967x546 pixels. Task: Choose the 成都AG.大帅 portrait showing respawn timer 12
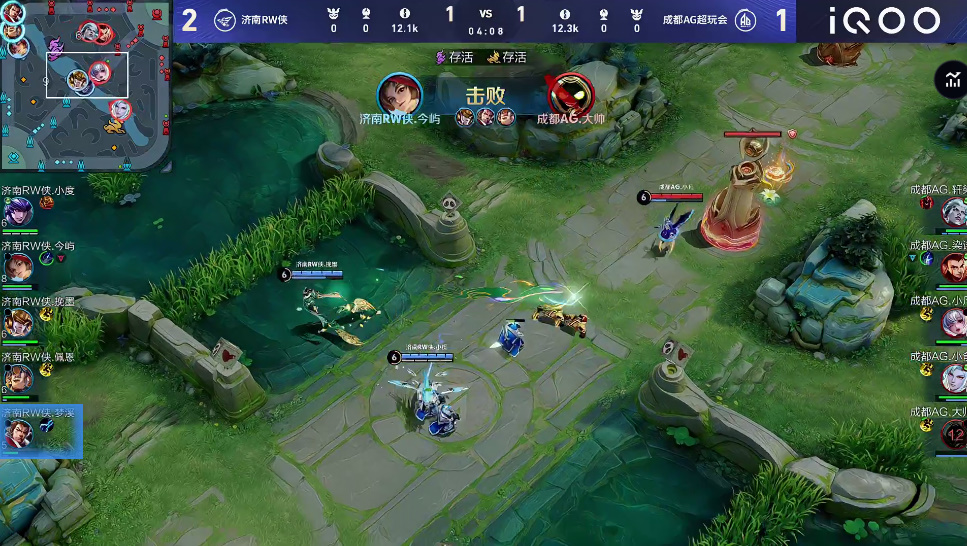tap(953, 434)
